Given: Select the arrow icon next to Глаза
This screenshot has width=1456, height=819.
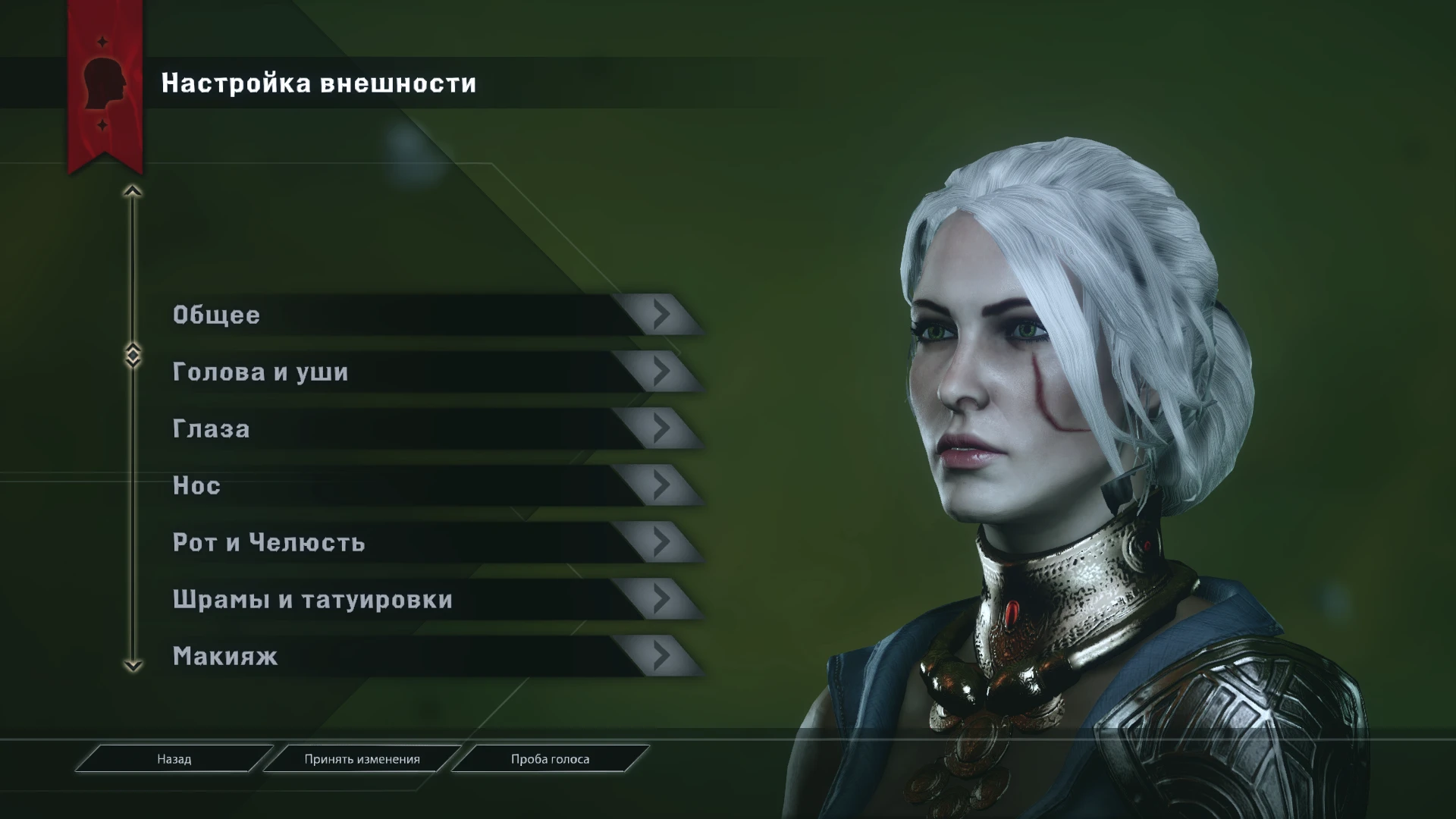Looking at the screenshot, I should (x=661, y=428).
